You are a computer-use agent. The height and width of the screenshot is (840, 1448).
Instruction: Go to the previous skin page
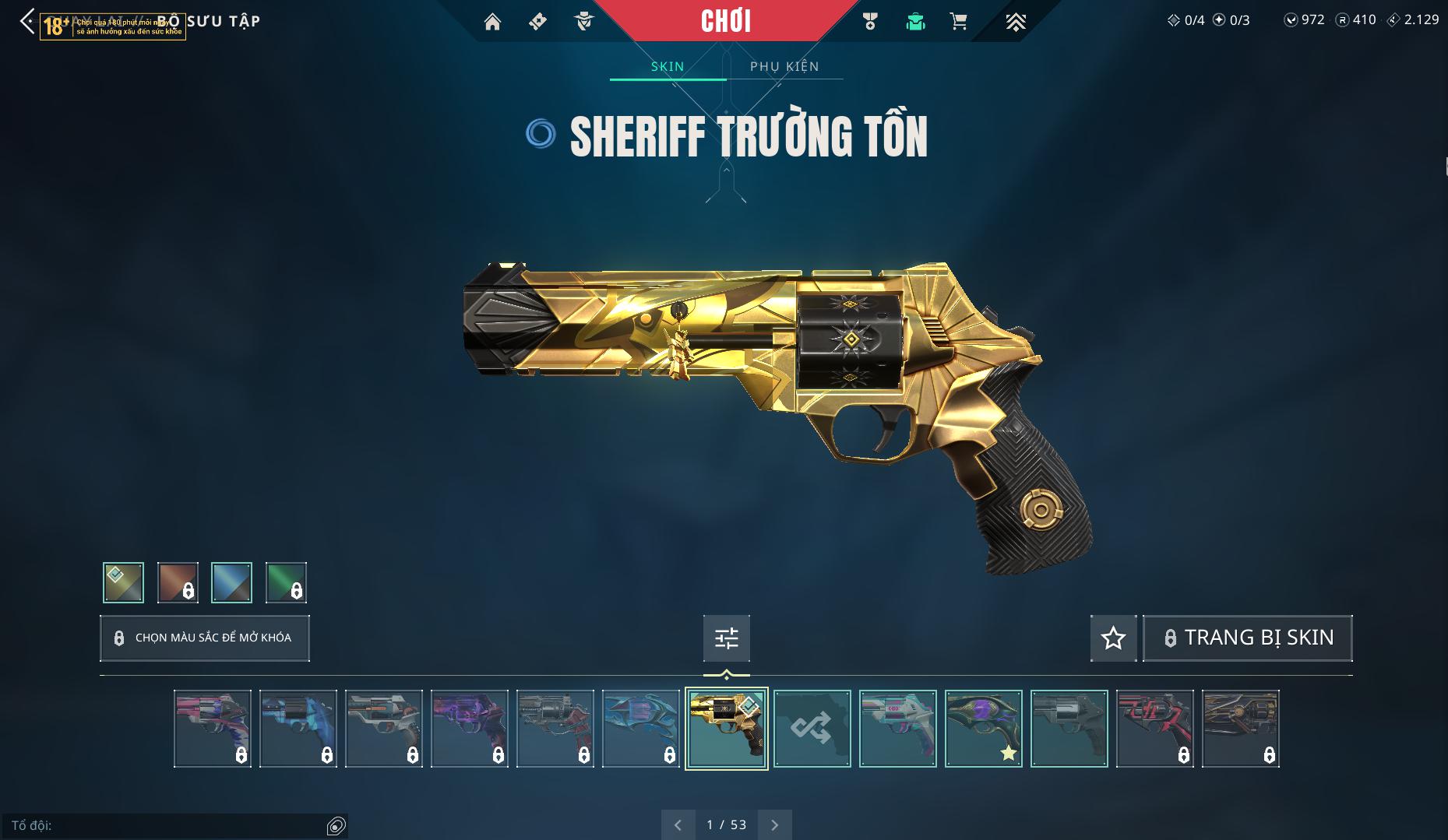[x=678, y=824]
